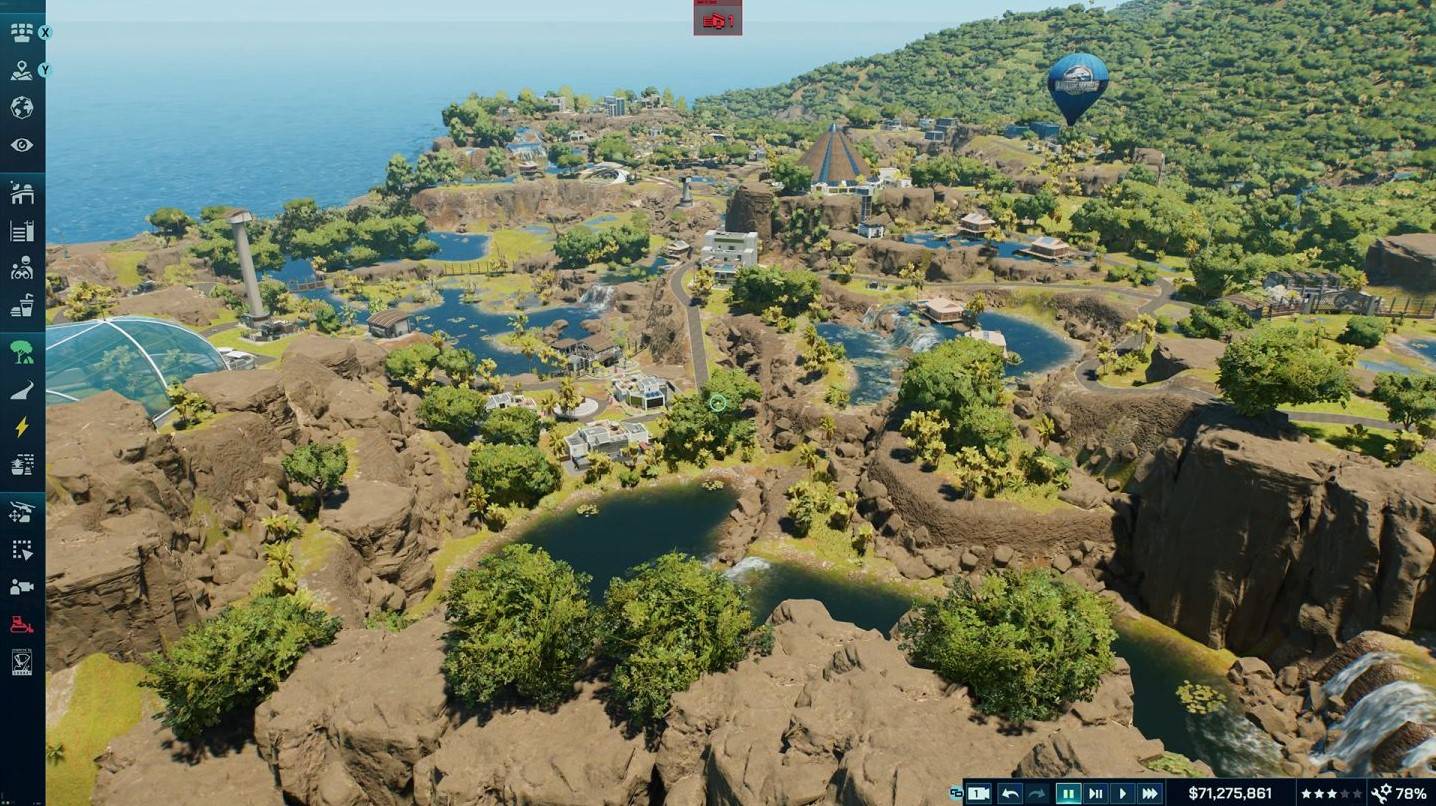1436x806 pixels.
Task: Open the lightning bolt power category
Action: [21, 428]
